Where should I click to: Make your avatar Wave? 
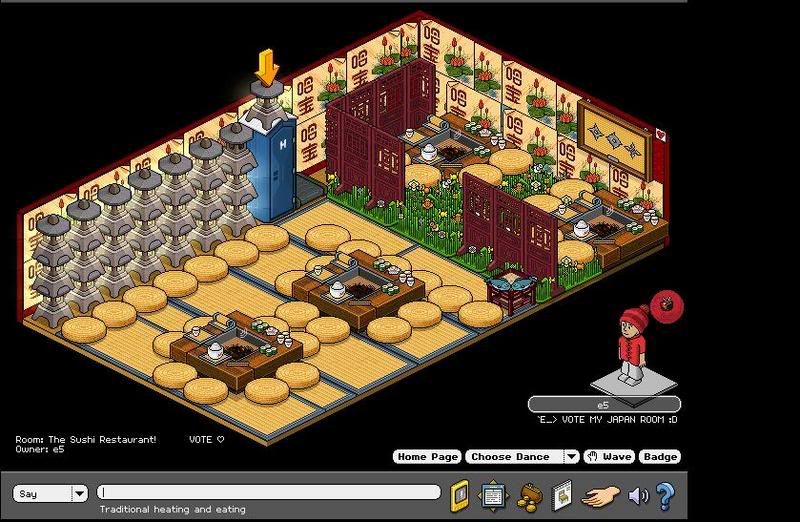pos(609,457)
